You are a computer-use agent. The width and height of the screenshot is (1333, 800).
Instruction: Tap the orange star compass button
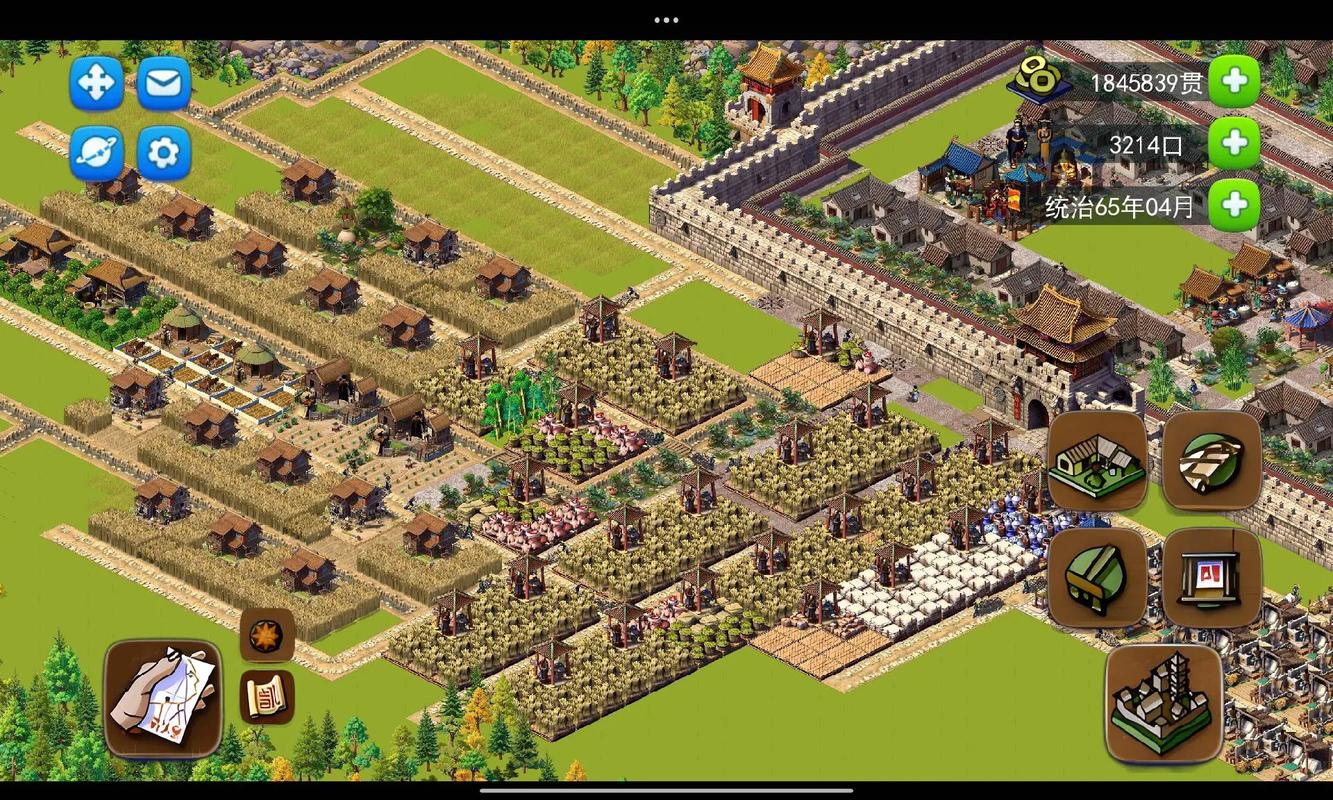(x=267, y=635)
